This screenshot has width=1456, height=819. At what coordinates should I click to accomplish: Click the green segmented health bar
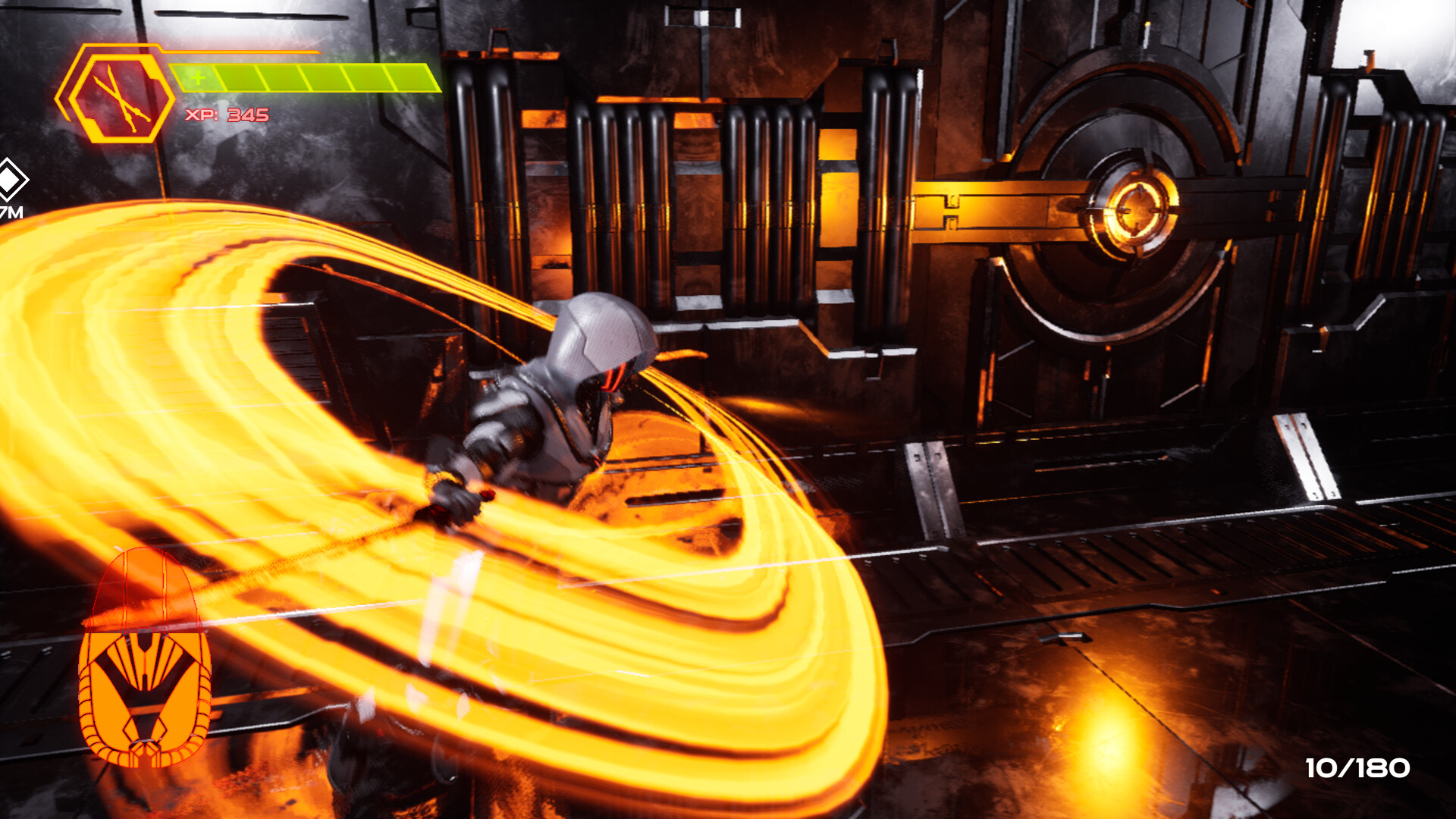tap(303, 76)
